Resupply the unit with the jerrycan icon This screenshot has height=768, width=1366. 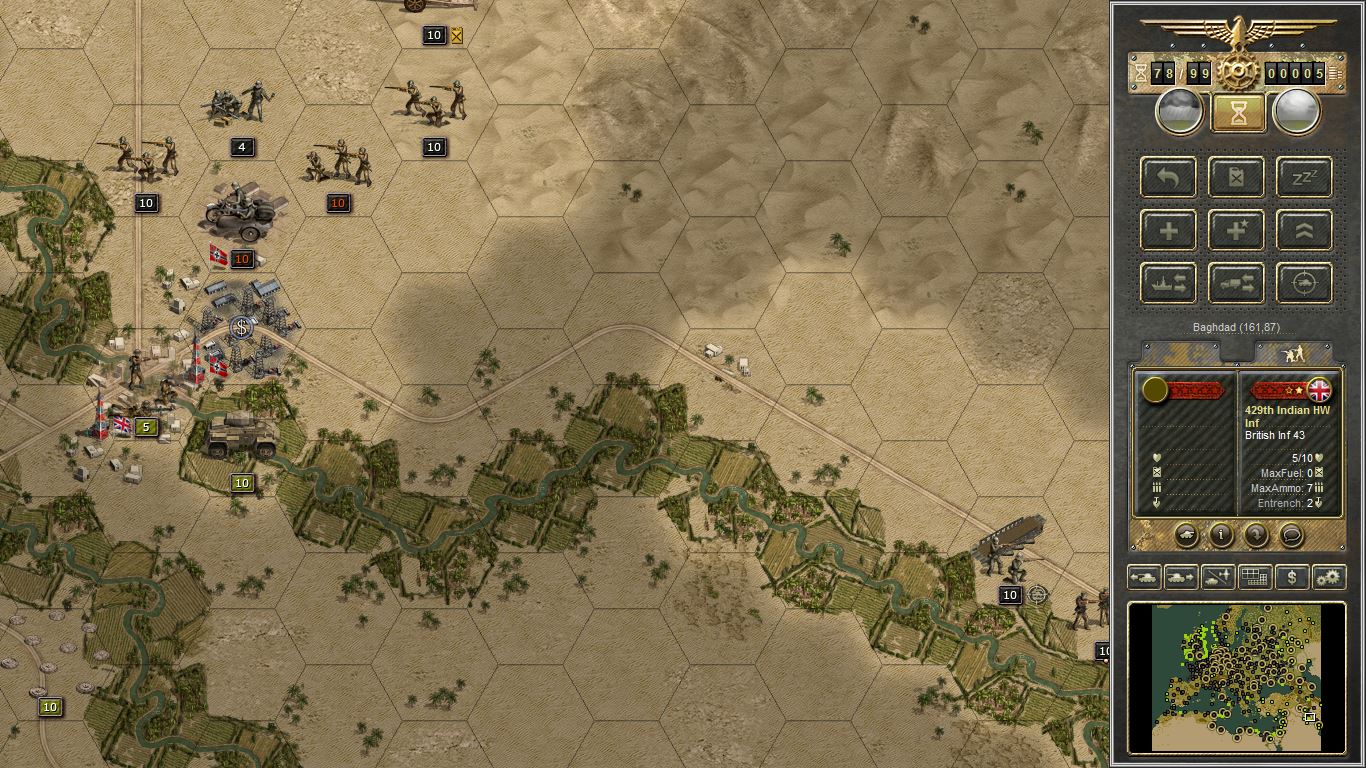[1236, 177]
